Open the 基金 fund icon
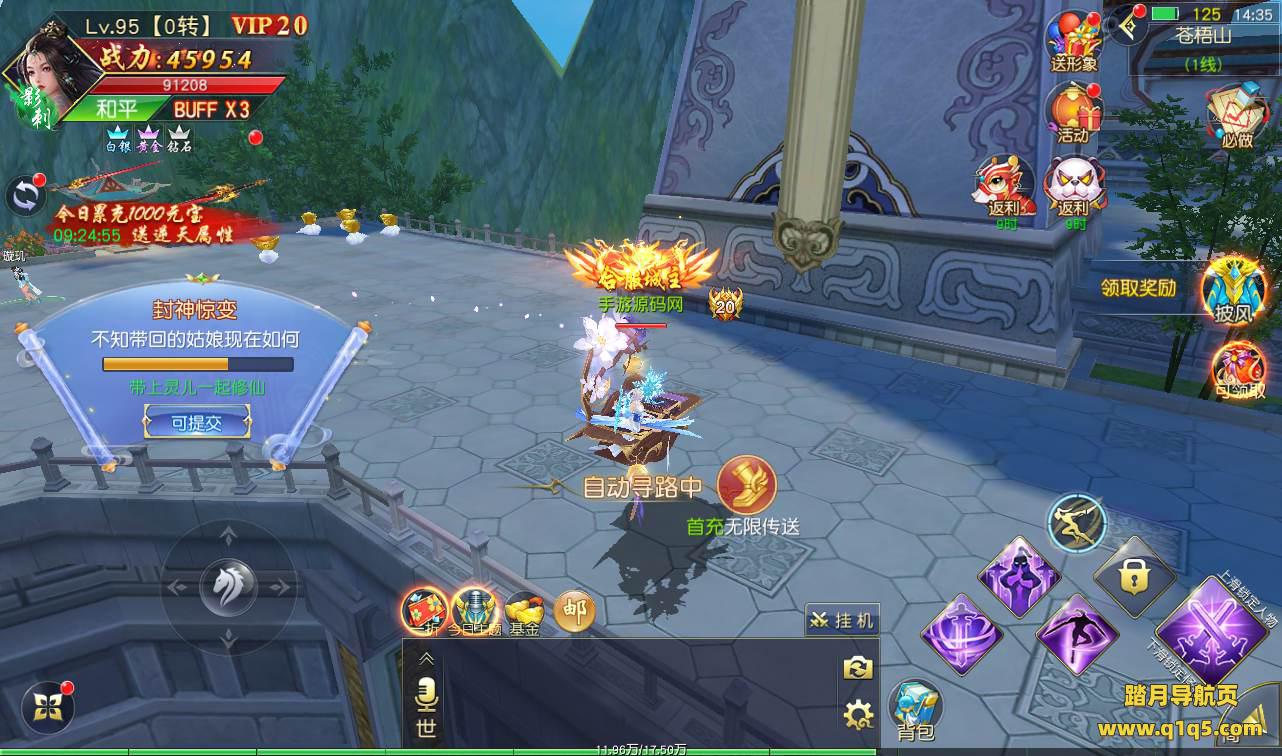The image size is (1282, 756). (x=523, y=610)
